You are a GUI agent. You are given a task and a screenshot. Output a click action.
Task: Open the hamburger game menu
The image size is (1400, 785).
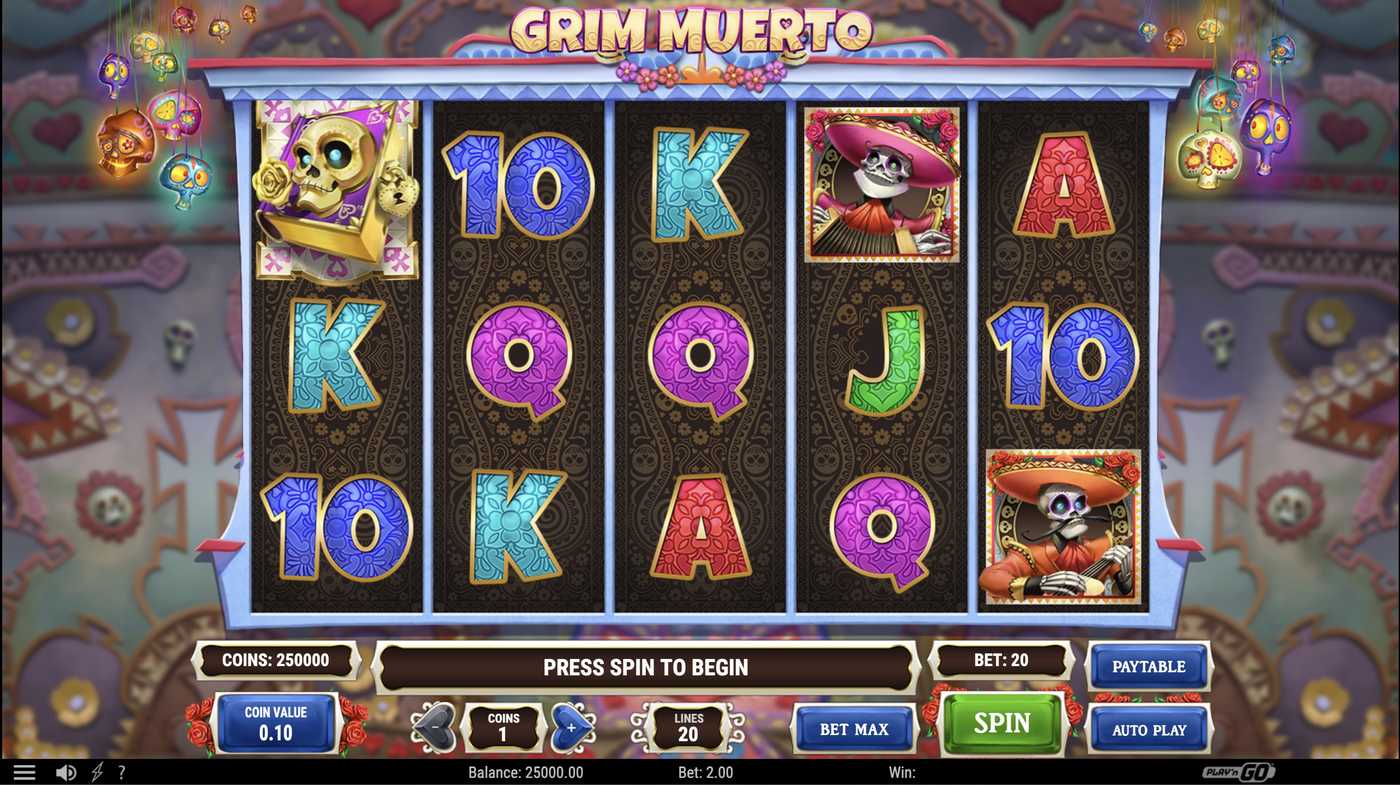pyautogui.click(x=24, y=771)
